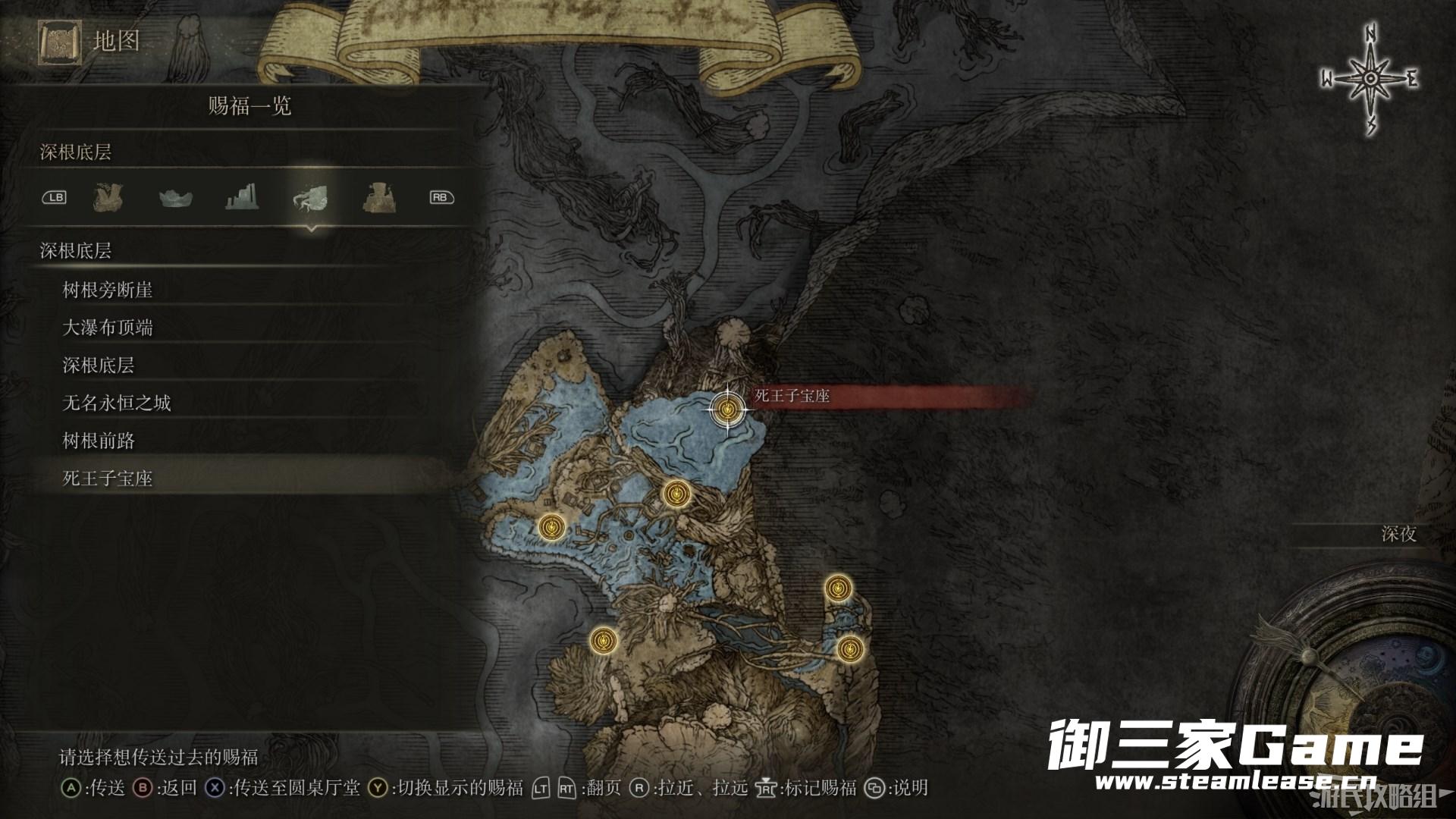Select the 树根旁断崖 grace entry
1456x819 pixels.
click(x=108, y=290)
